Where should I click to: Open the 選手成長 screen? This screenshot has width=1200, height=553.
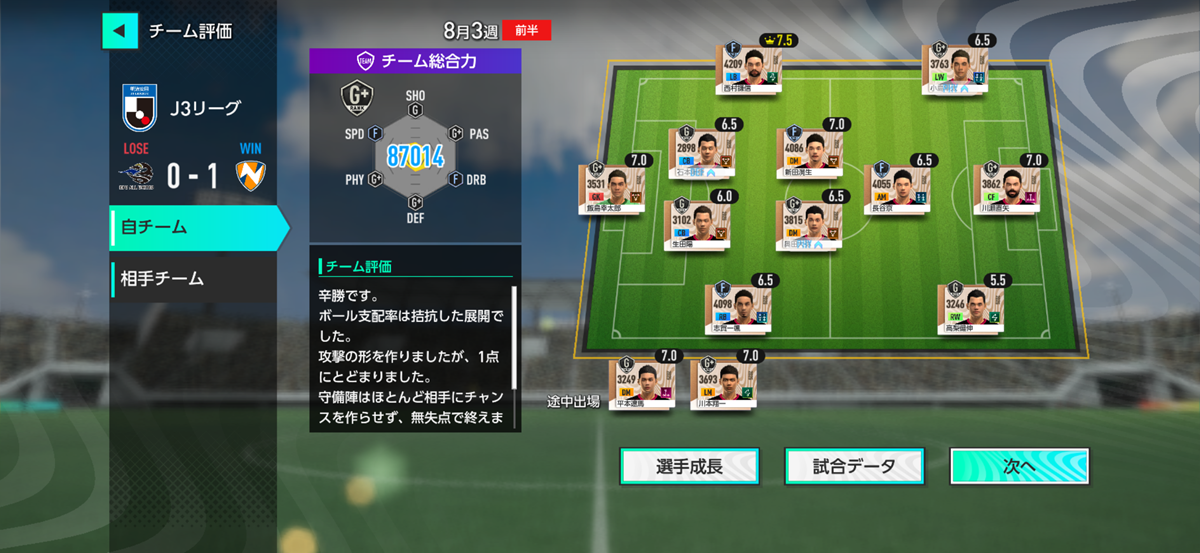tap(689, 466)
